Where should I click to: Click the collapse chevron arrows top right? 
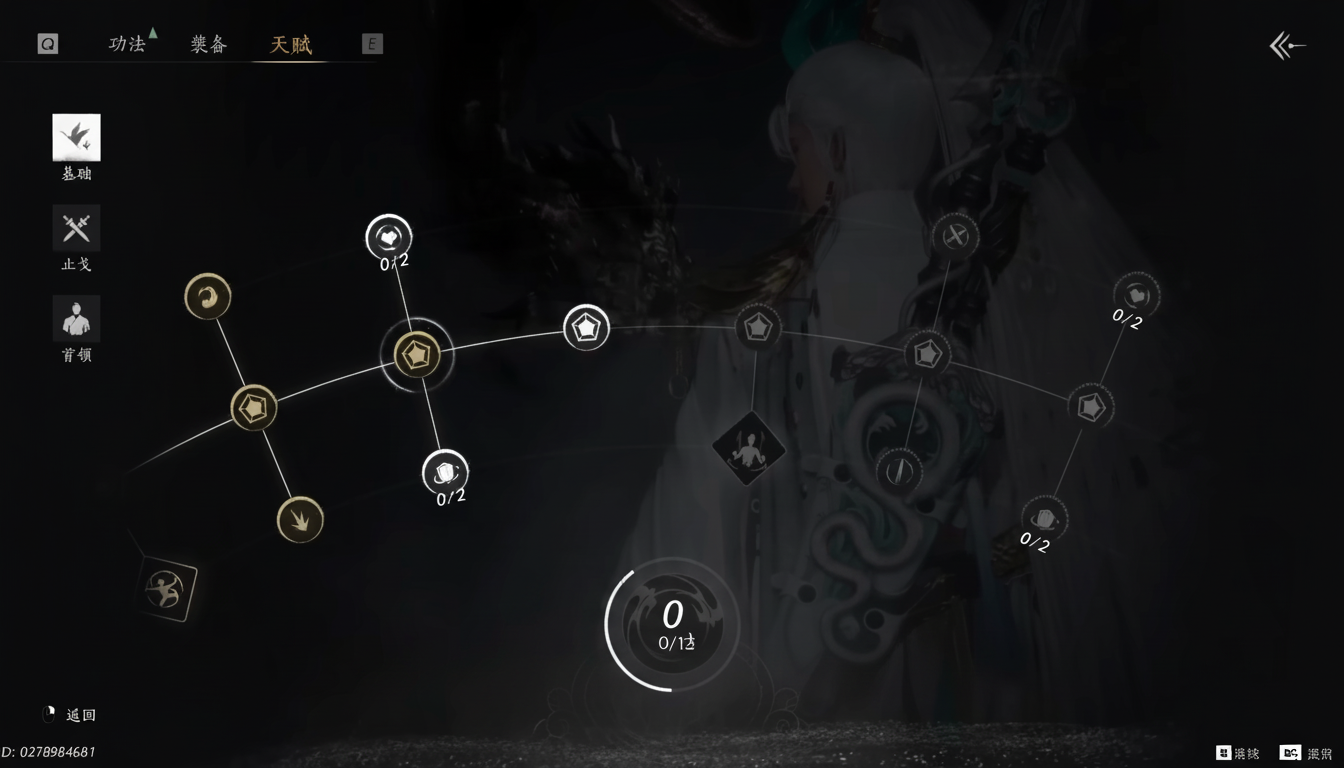pyautogui.click(x=1286, y=44)
